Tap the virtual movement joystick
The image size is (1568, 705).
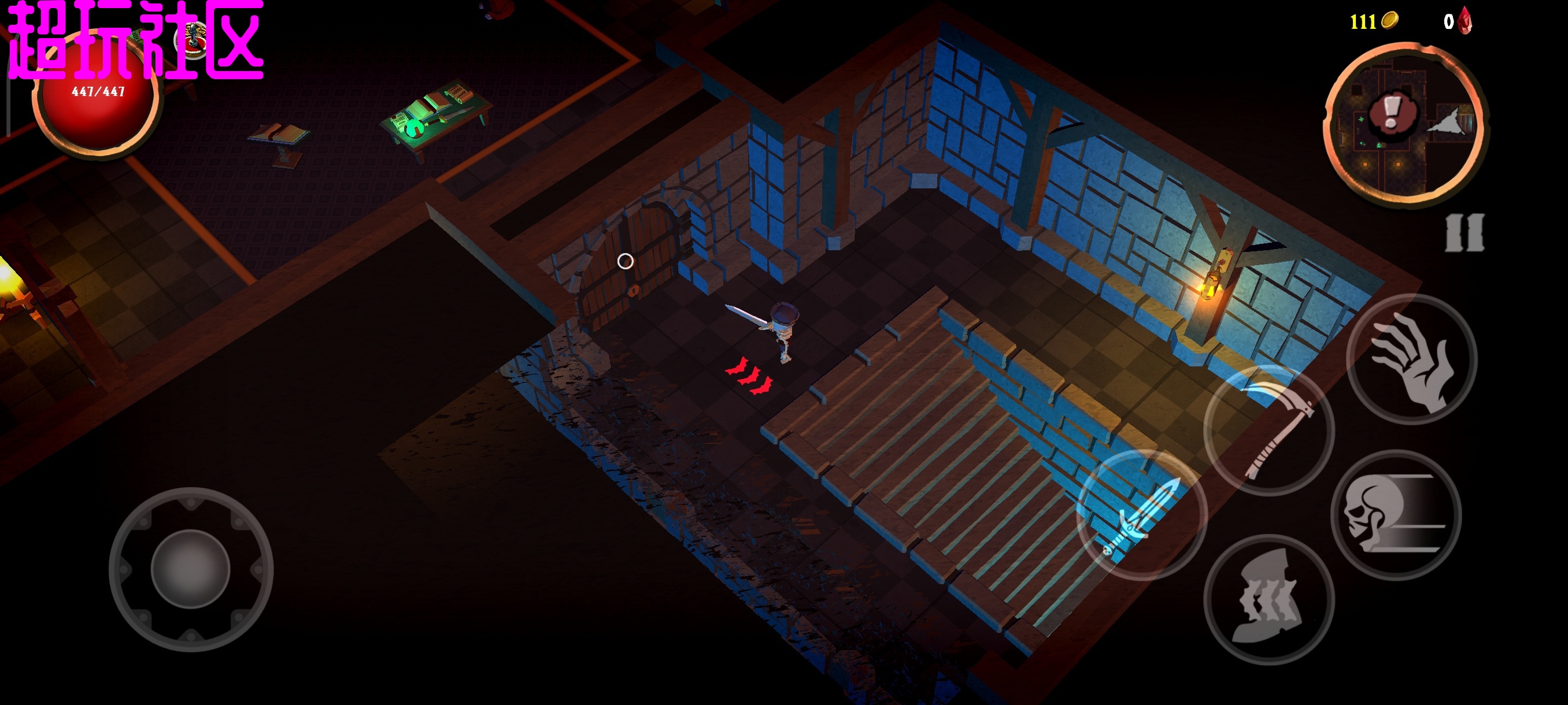191,569
